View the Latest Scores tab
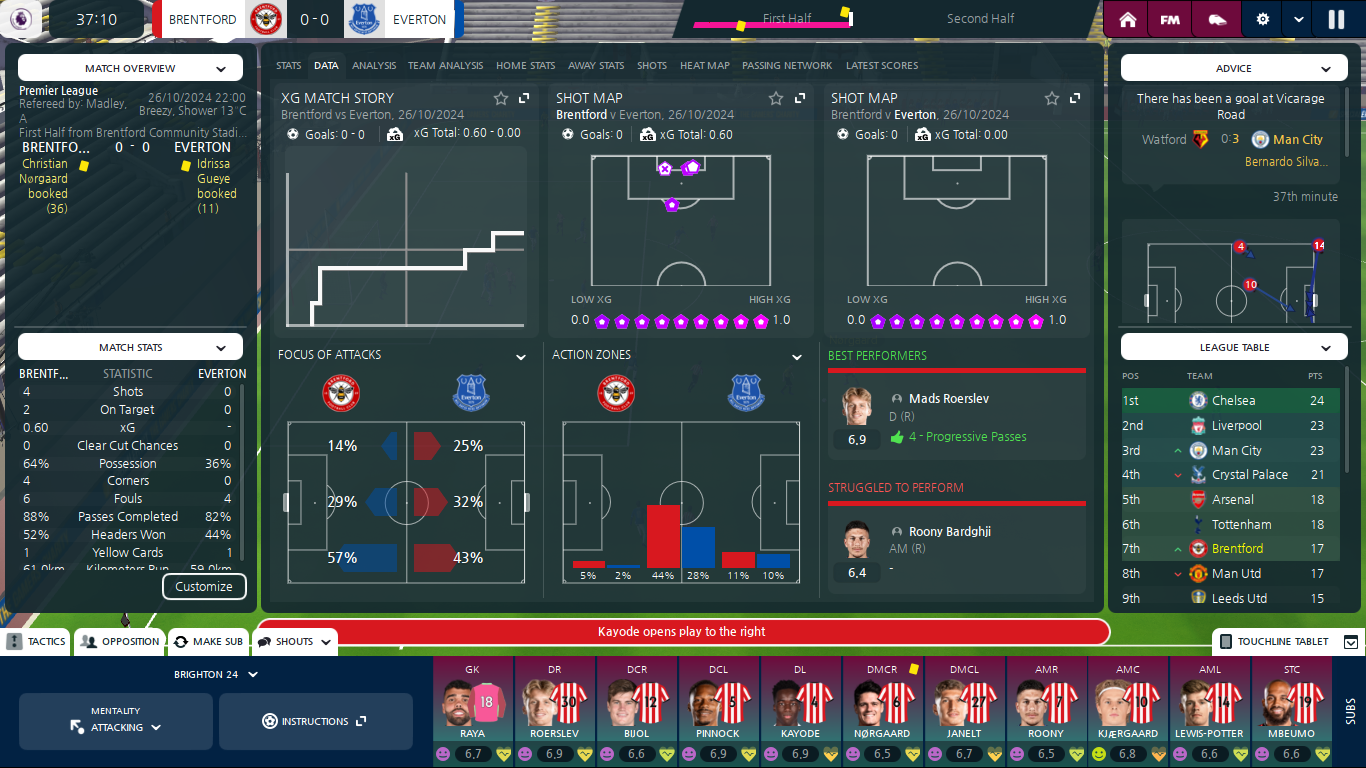Viewport: 1366px width, 768px height. [x=882, y=66]
